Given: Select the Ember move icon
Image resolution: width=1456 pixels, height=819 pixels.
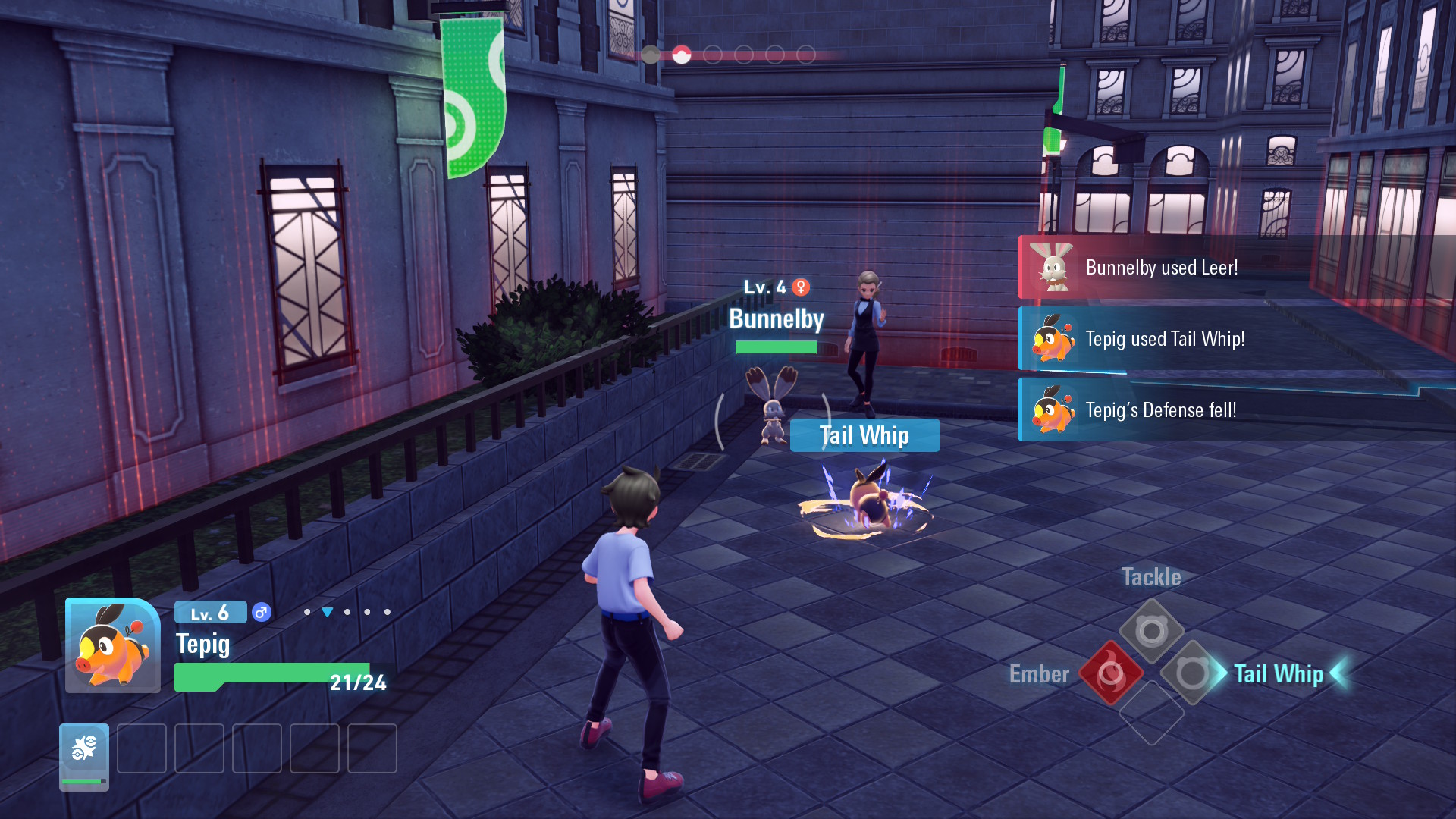Looking at the screenshot, I should (1110, 674).
